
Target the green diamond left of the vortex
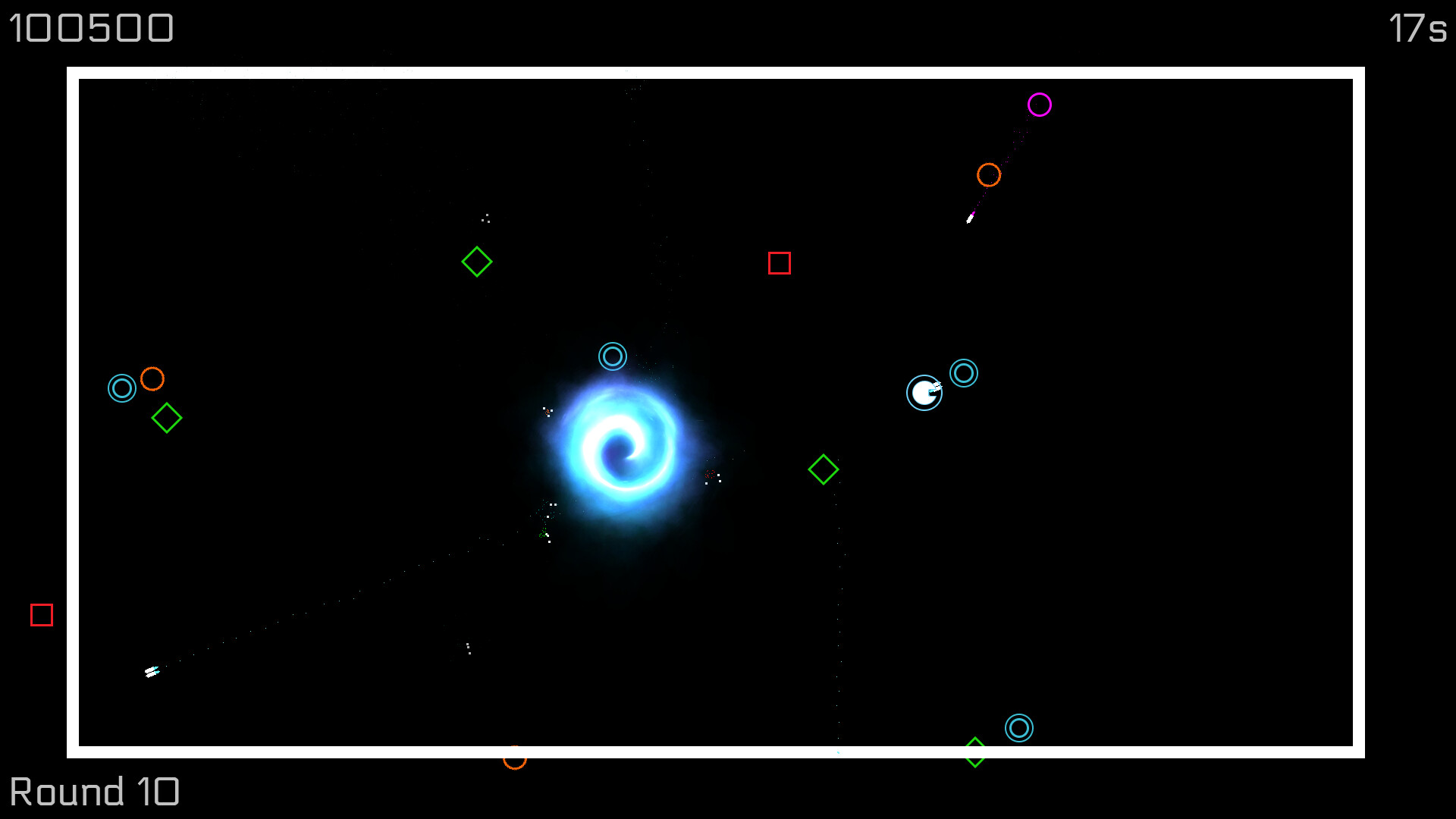click(477, 262)
